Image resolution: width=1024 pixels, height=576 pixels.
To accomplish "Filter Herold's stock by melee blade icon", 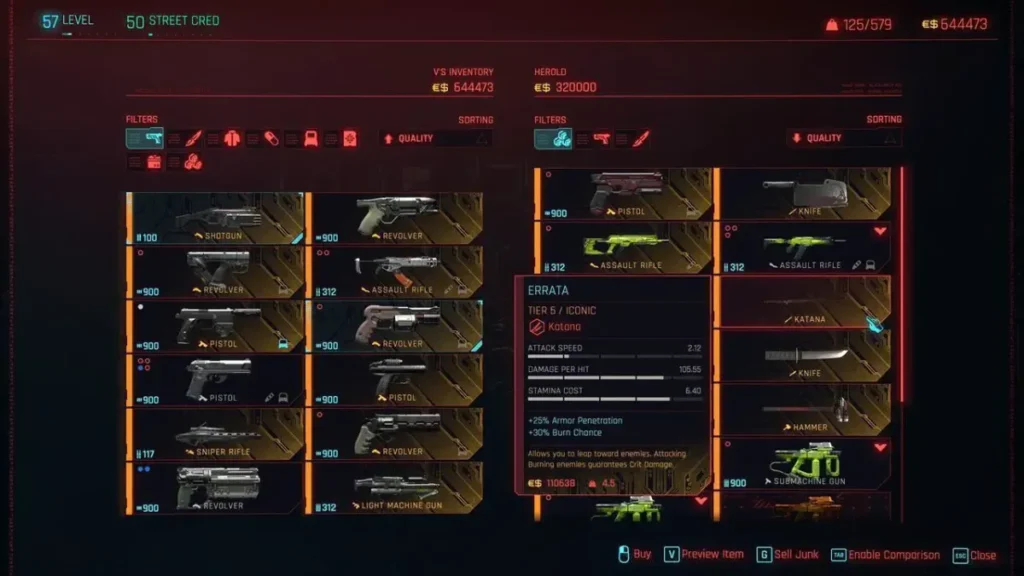I will tap(640, 138).
